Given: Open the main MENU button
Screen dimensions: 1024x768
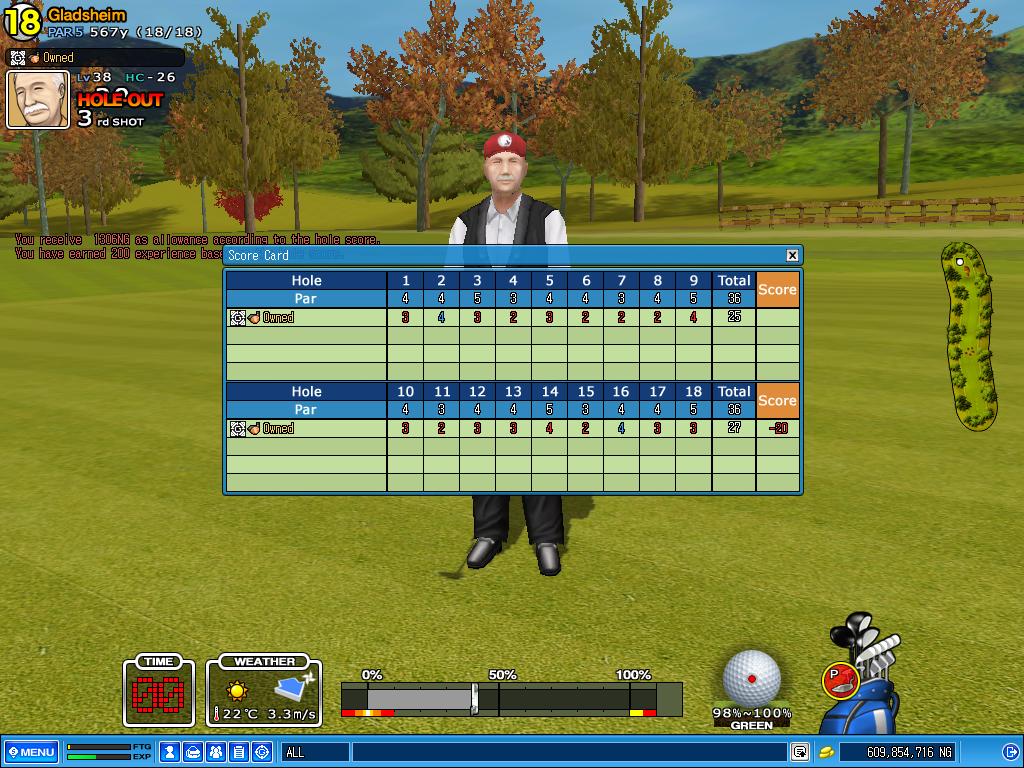Looking at the screenshot, I should (x=31, y=752).
